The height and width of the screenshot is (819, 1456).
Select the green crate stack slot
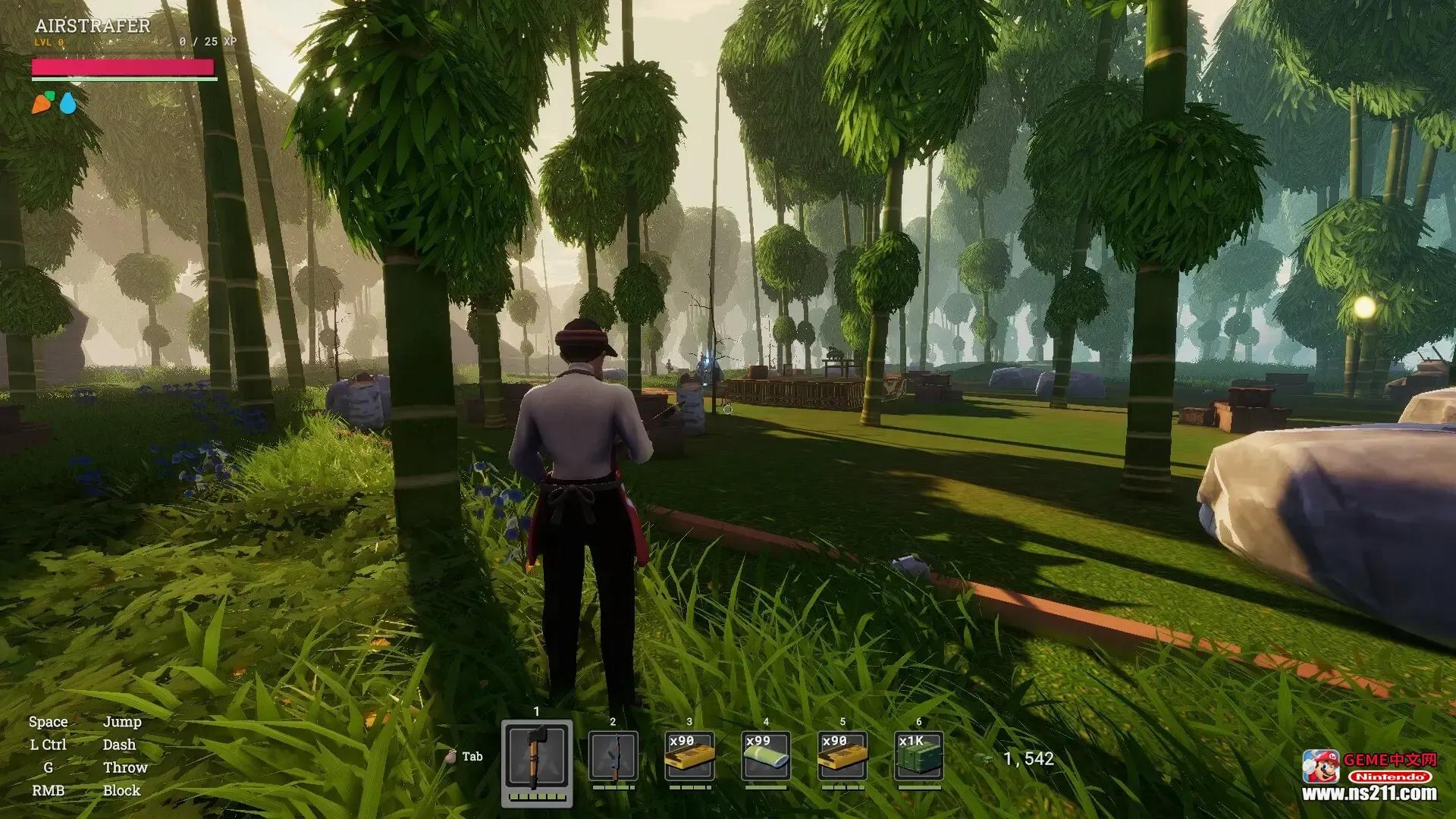click(x=919, y=756)
